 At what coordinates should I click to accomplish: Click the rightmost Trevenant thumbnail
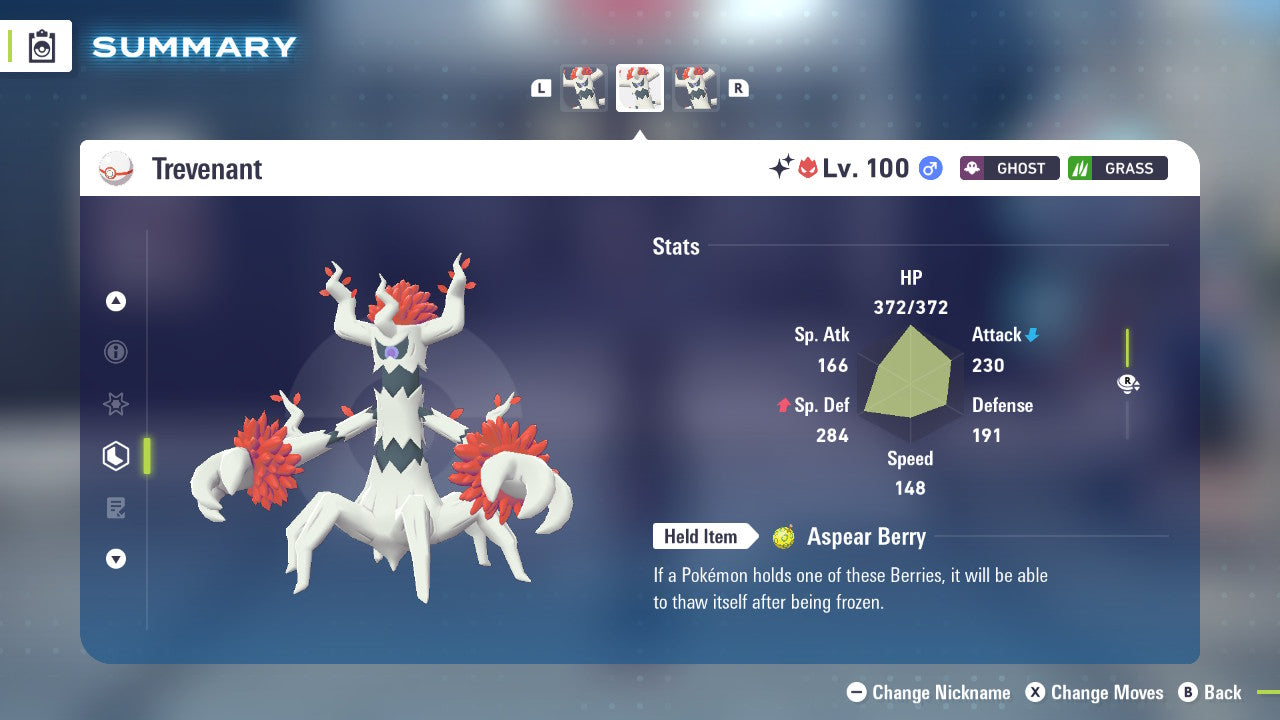pyautogui.click(x=697, y=87)
